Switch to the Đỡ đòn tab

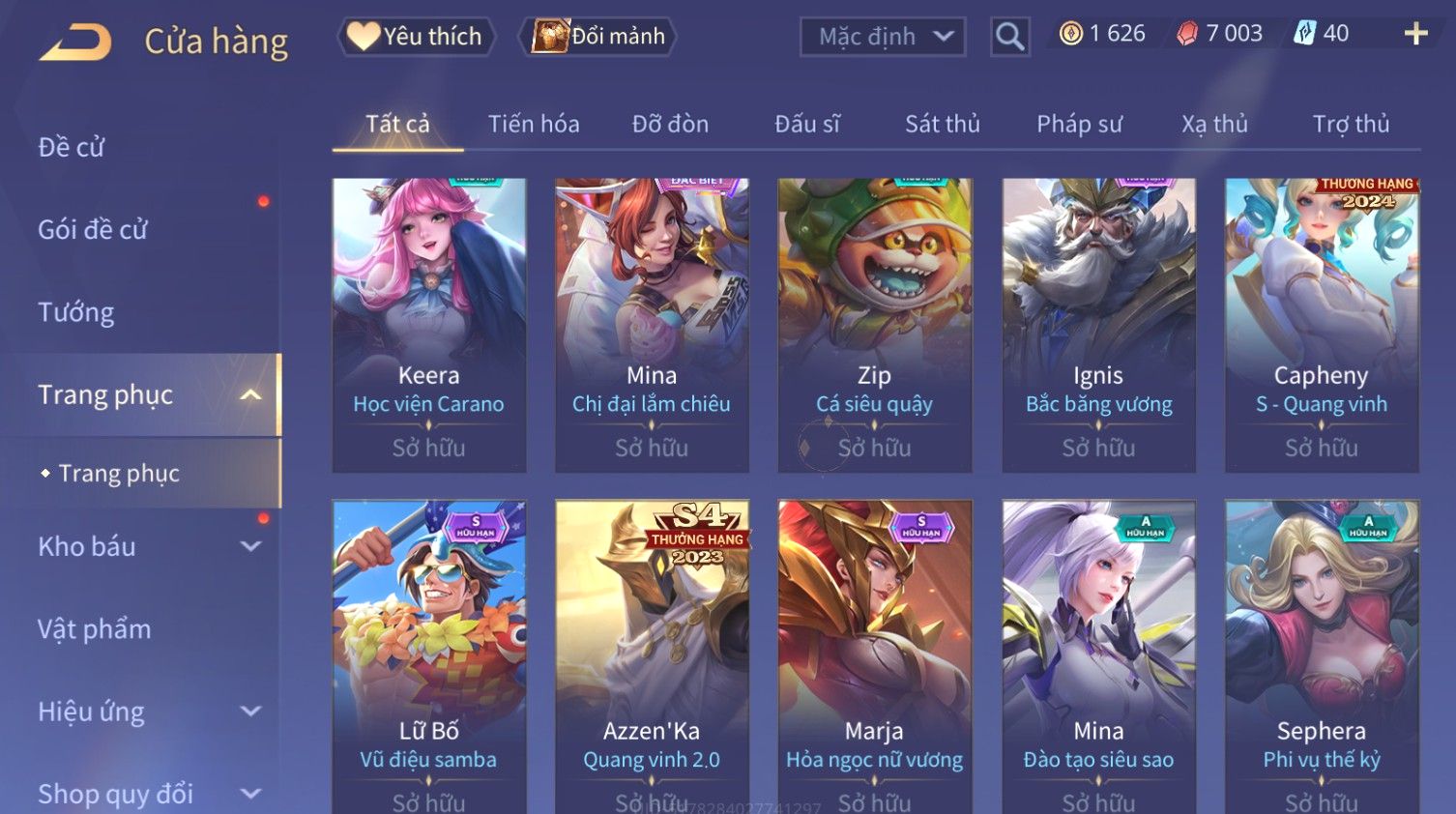tap(670, 124)
